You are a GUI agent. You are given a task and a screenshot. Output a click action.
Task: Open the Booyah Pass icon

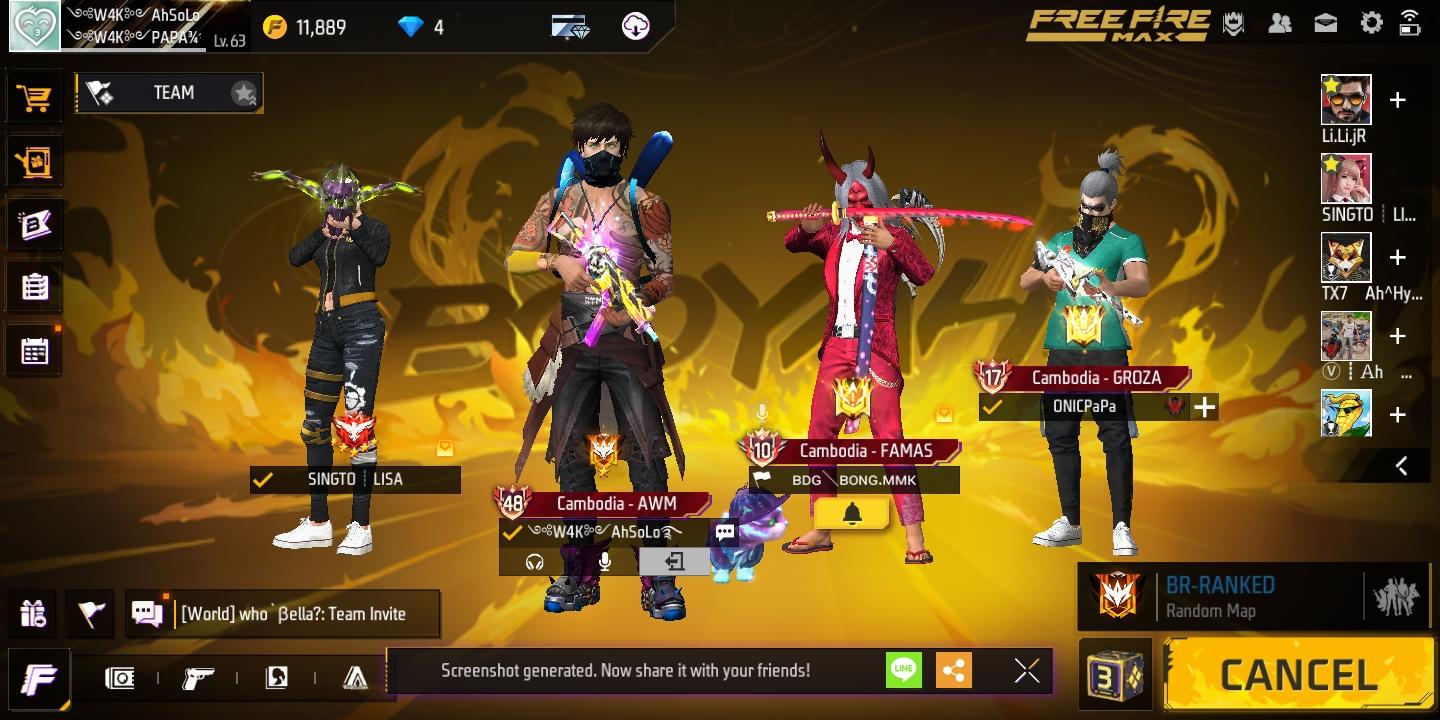point(35,224)
